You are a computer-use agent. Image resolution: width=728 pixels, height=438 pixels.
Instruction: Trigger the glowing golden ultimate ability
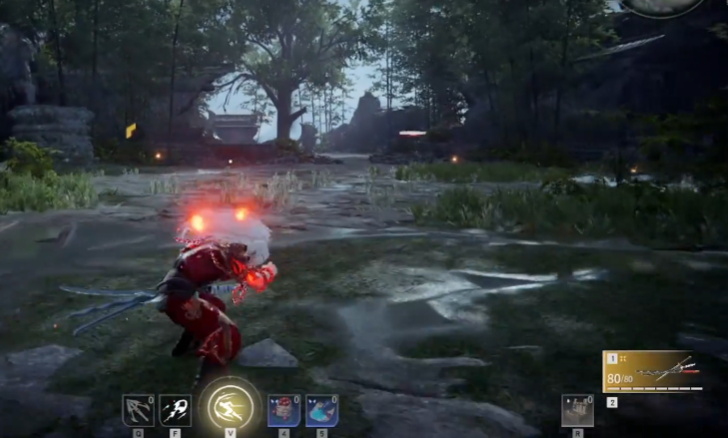coord(229,408)
